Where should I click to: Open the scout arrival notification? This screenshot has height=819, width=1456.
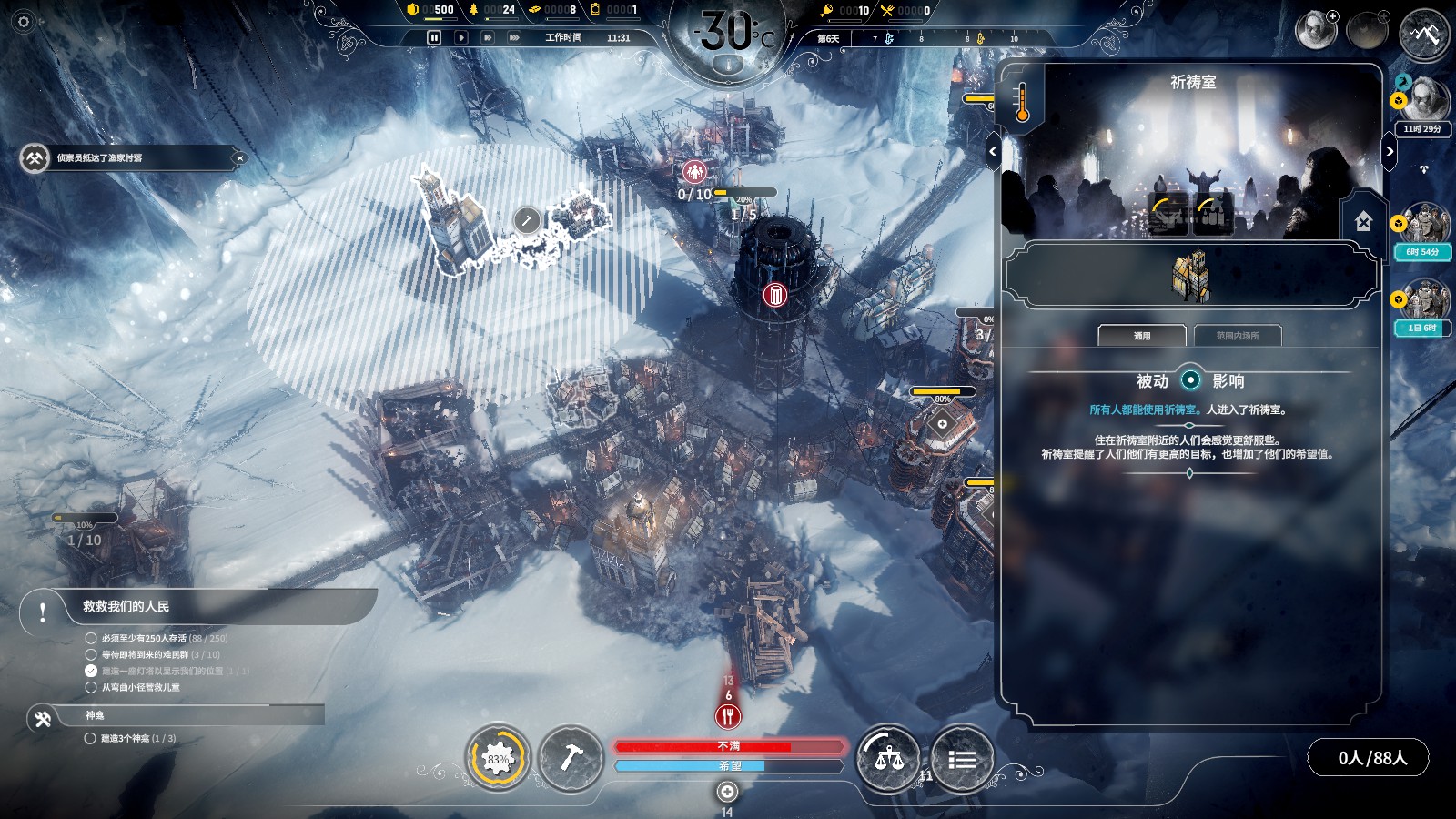127,158
